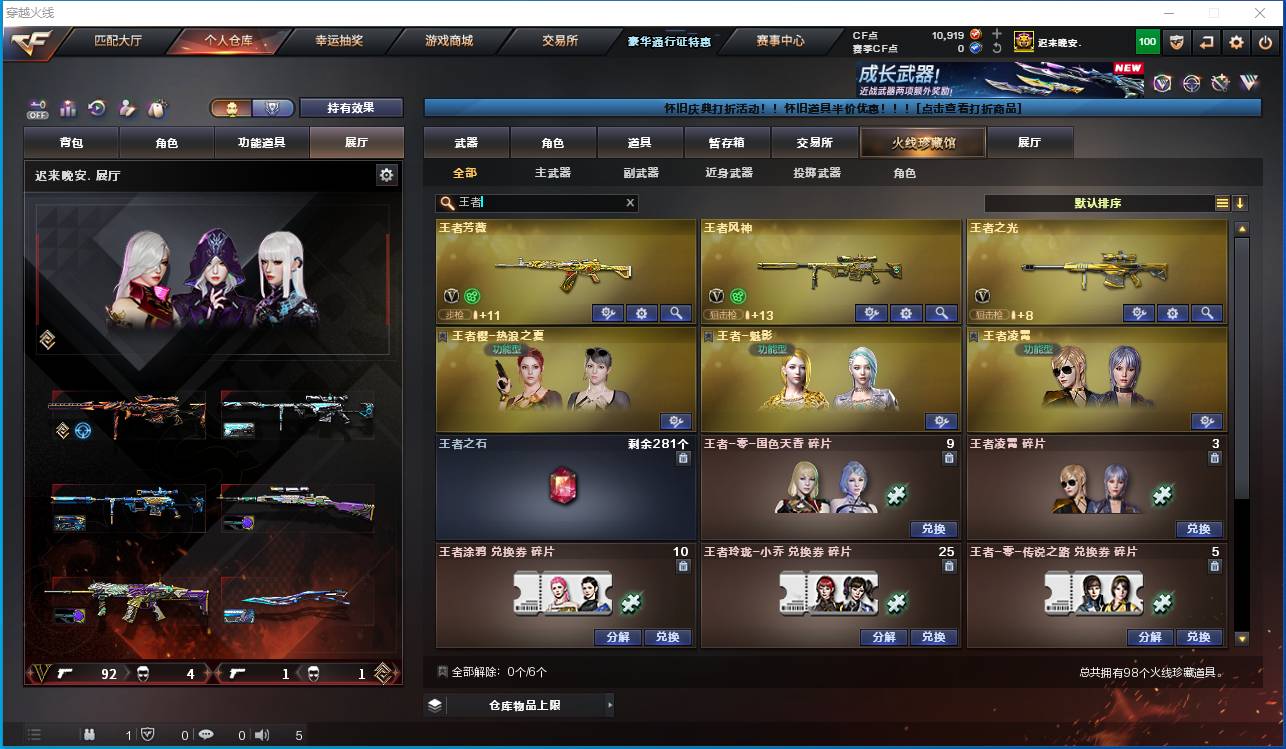The height and width of the screenshot is (749, 1286).
Task: Click the descending sort arrow beside 默认排序
Action: [1241, 203]
